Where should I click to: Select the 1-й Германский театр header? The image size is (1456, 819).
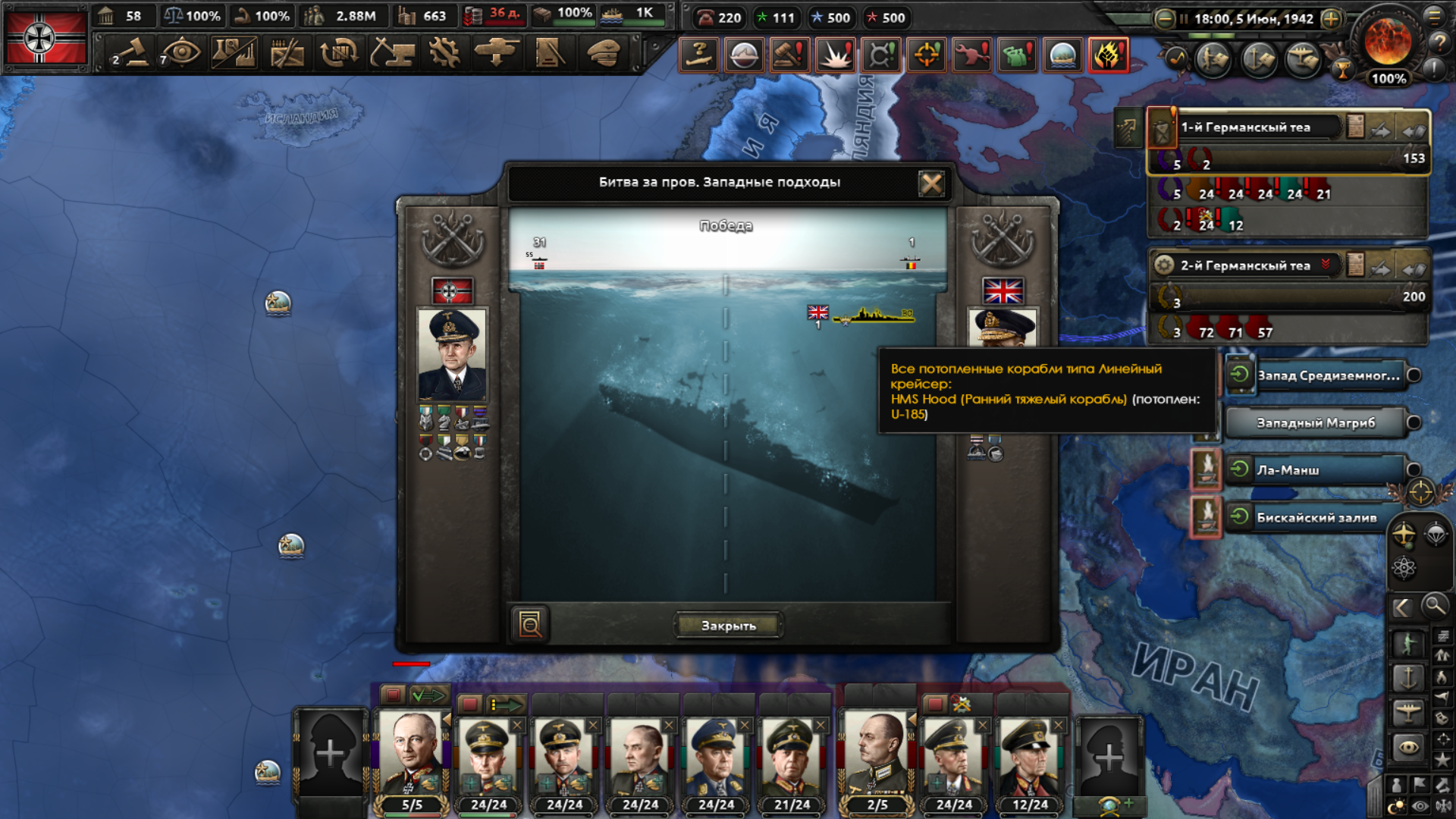pos(1245,127)
